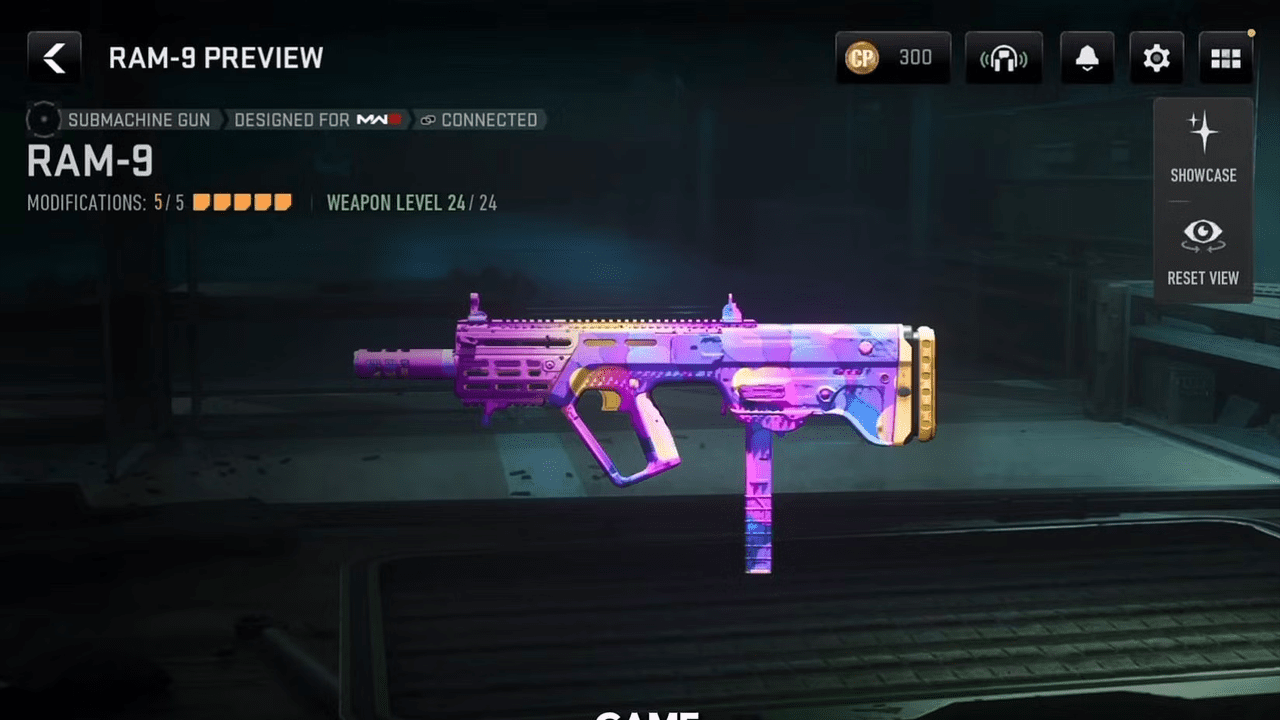Image resolution: width=1280 pixels, height=720 pixels.
Task: Go back using the arrow button
Action: [x=54, y=58]
